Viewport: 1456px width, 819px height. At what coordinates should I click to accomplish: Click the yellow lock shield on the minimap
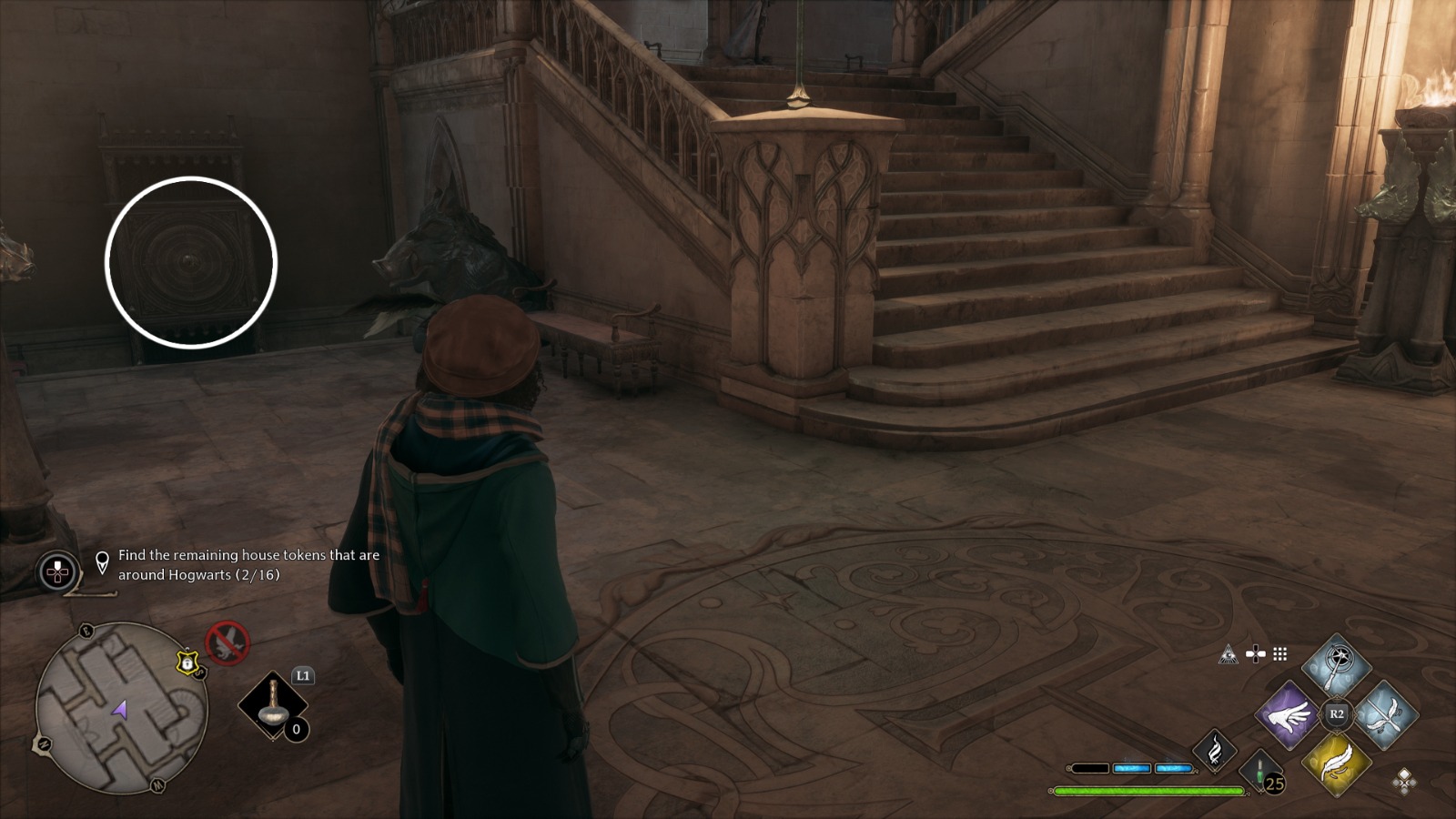coord(187,663)
